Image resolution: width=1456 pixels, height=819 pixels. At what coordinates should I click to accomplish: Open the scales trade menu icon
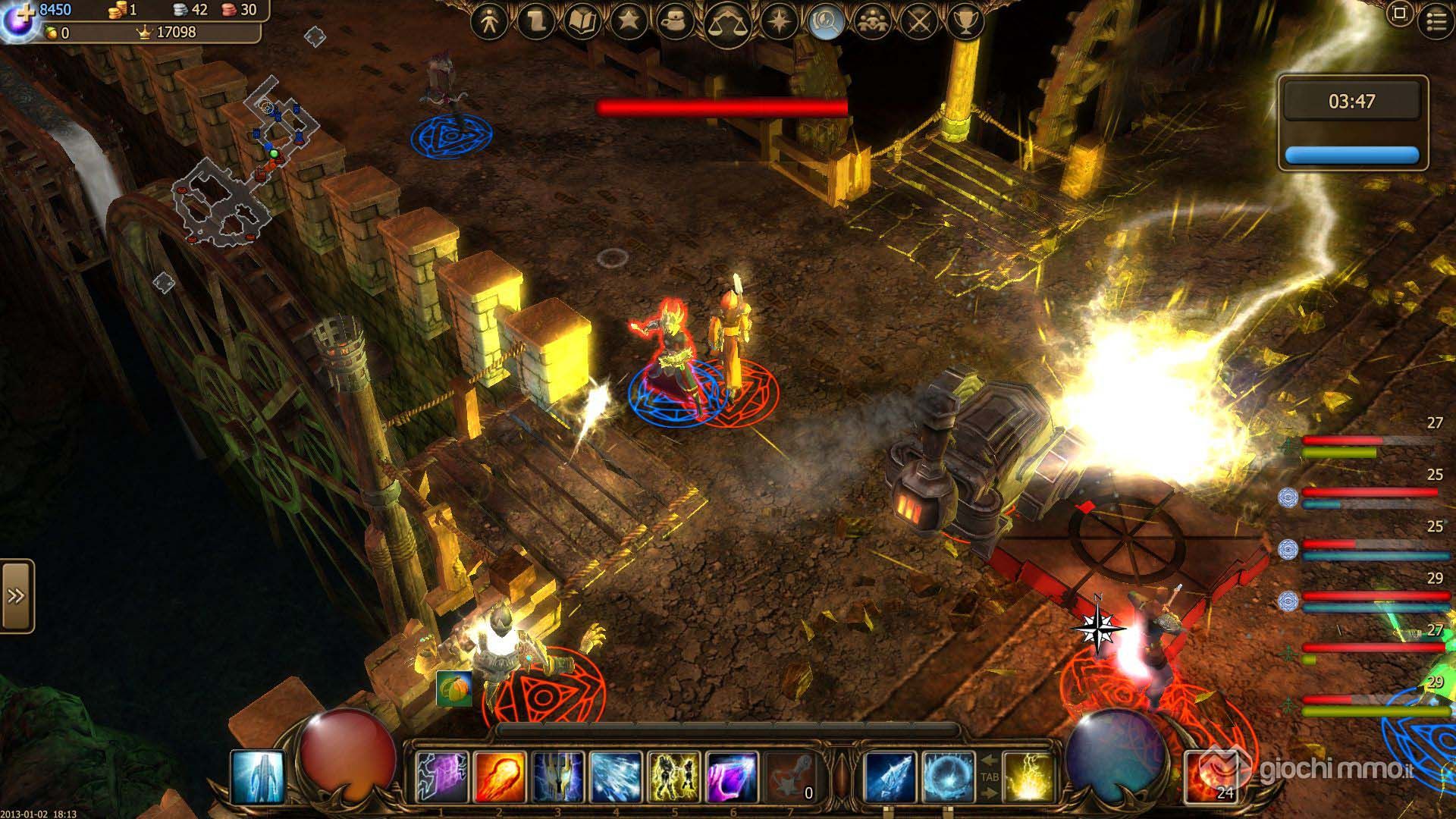click(728, 24)
